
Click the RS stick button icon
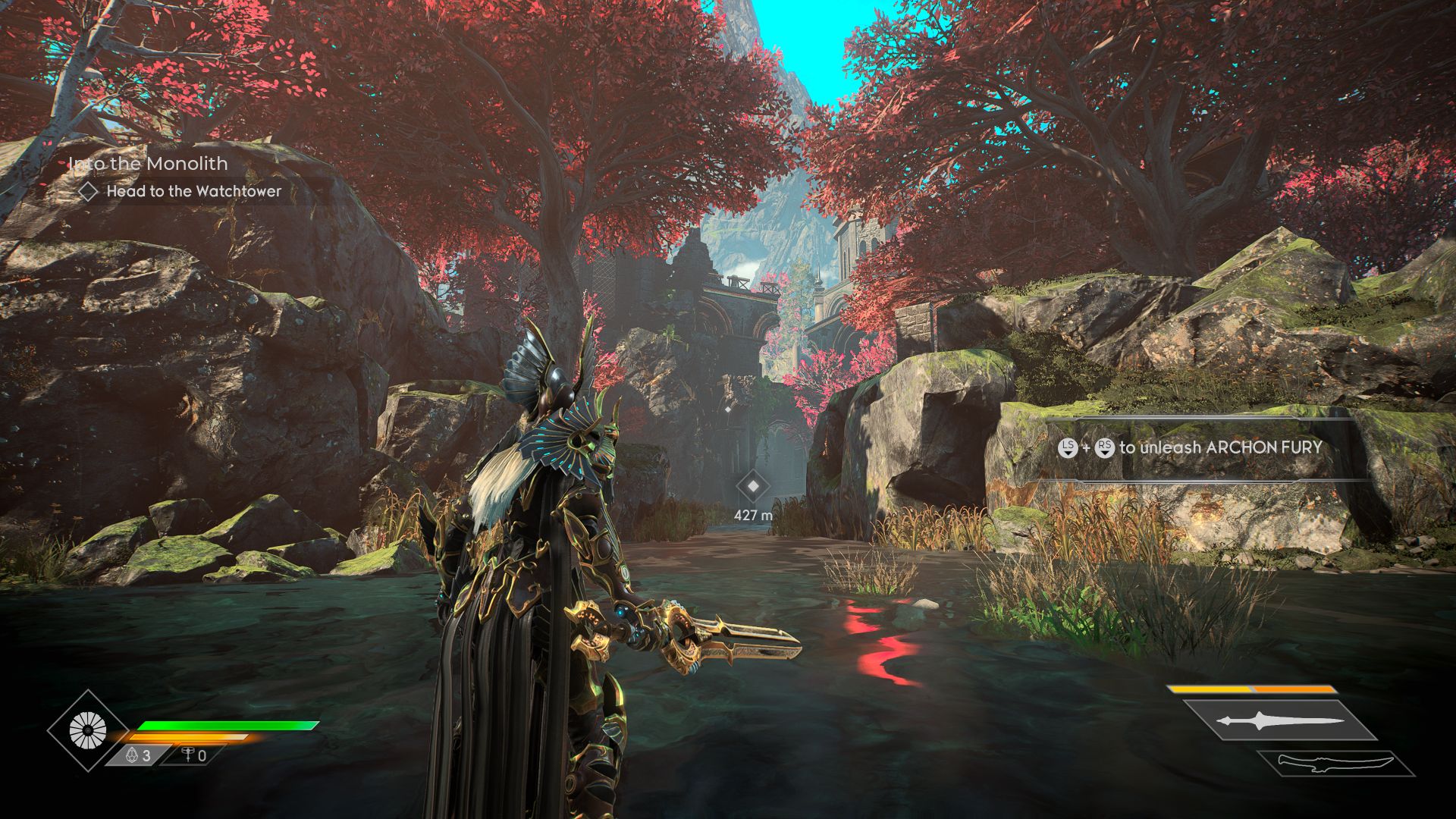(1104, 447)
